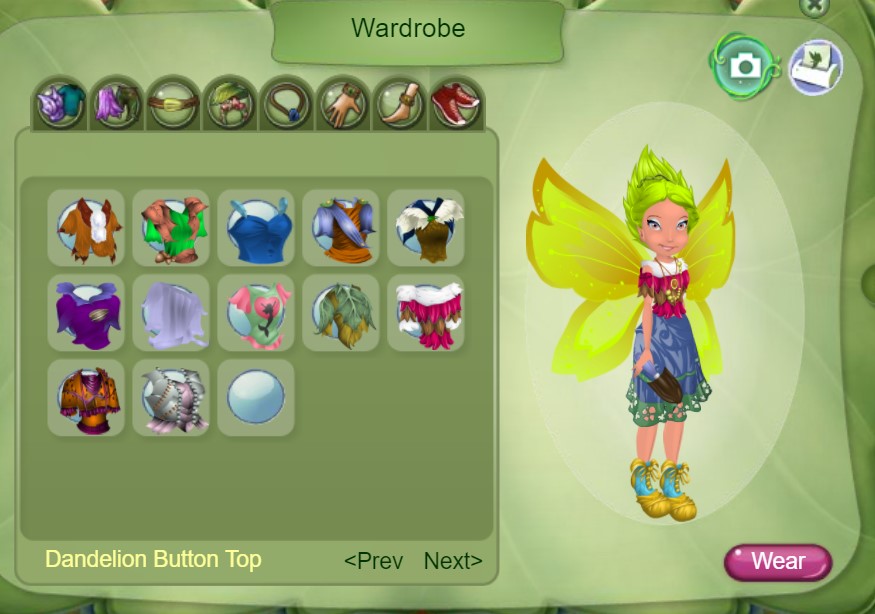Pick the orange jacket with white fur
Image resolution: width=875 pixels, height=614 pixels.
pos(86,228)
